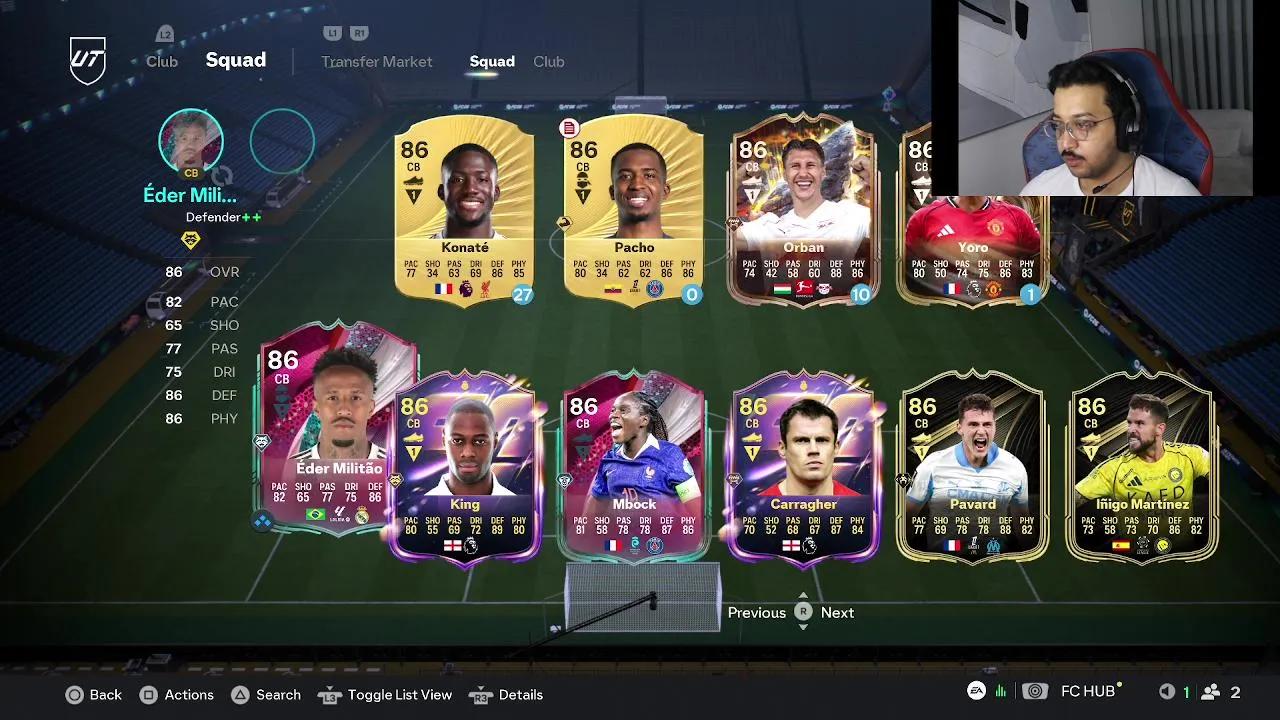This screenshot has height=720, width=1280.
Task: Click the connection strength bars icon
Action: tap(999, 691)
